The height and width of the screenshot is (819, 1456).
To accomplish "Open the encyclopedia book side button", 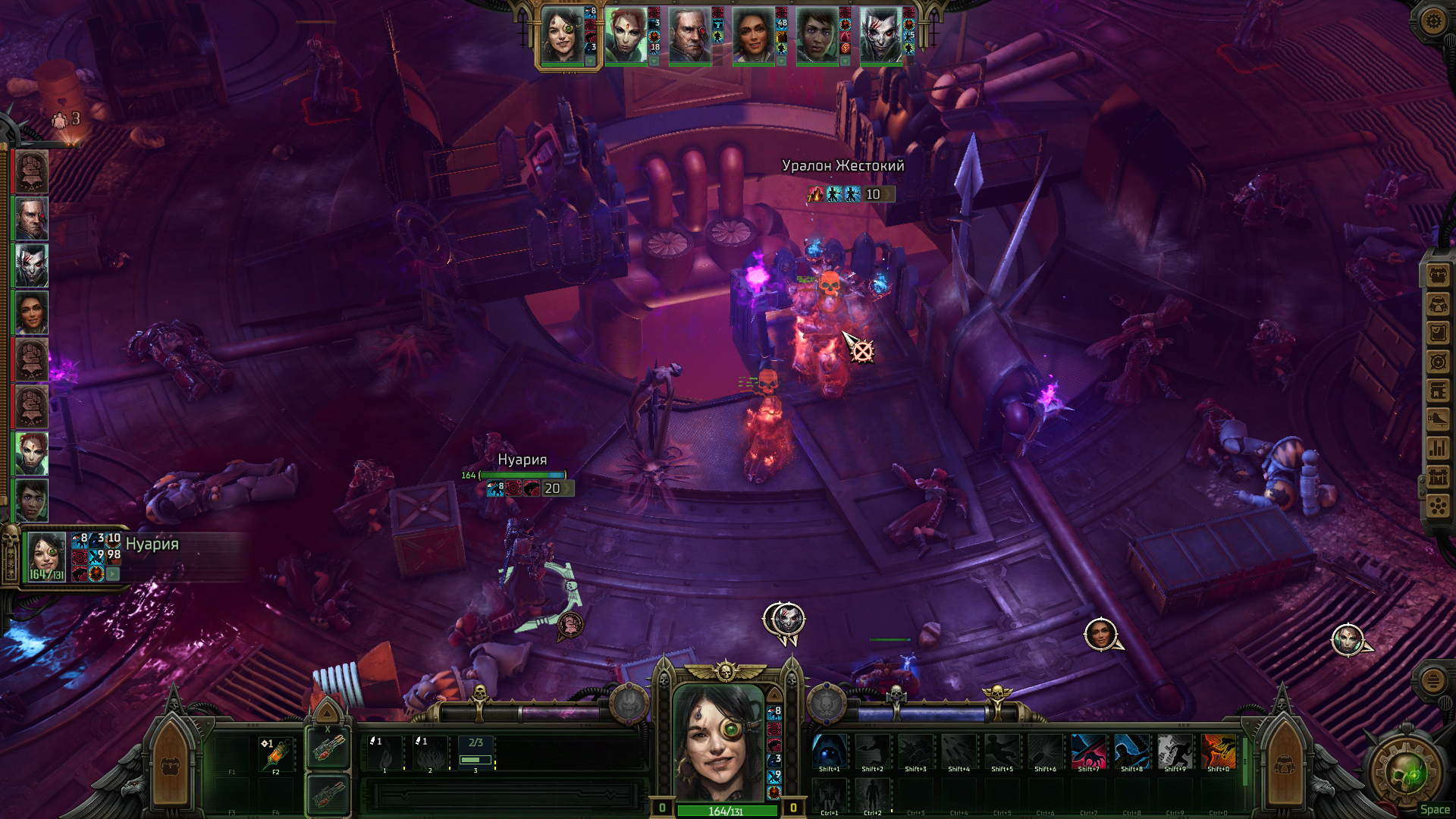I will point(1438,391).
